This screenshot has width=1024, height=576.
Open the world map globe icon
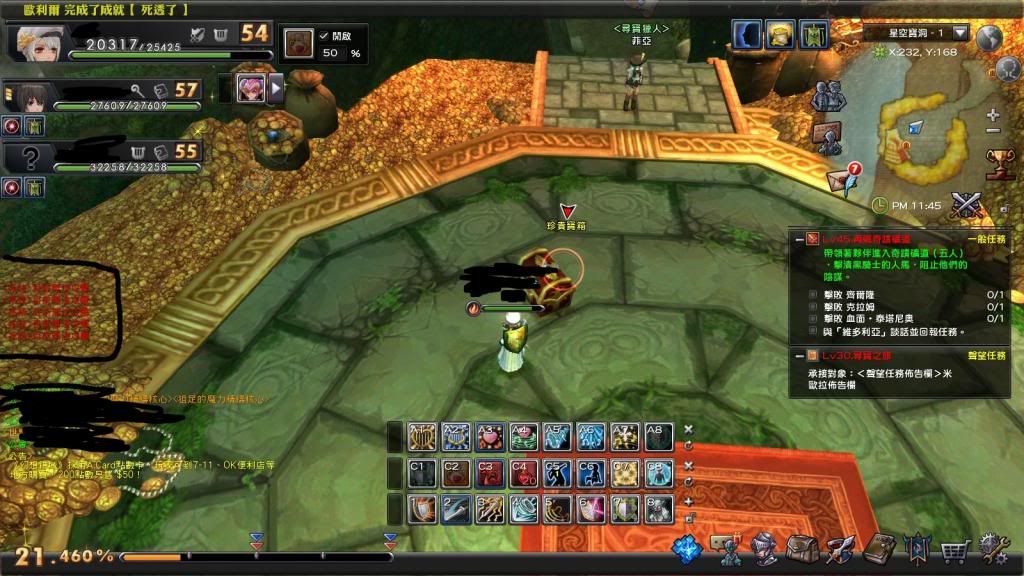(989, 37)
